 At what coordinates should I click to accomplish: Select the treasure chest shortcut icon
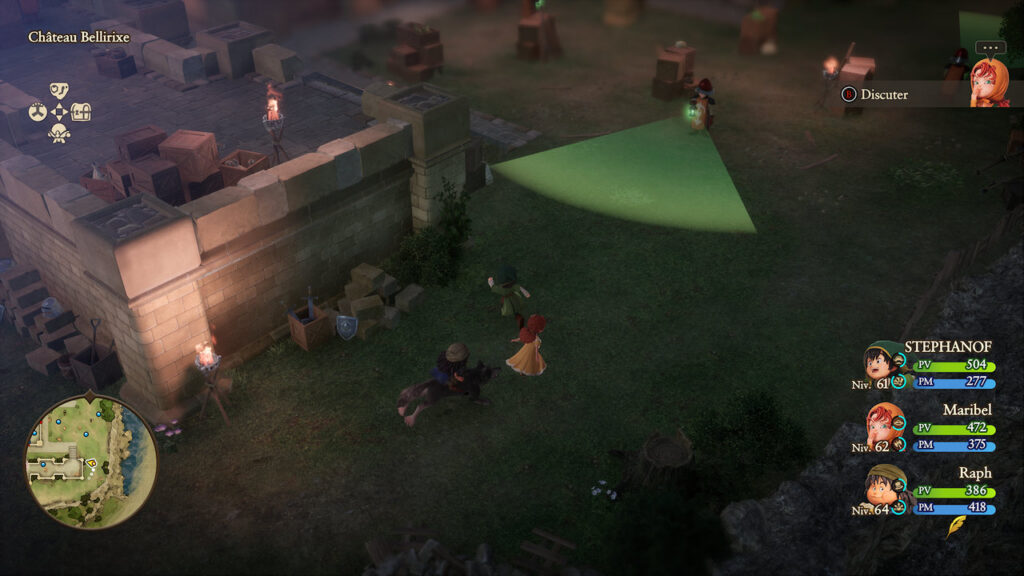click(x=81, y=112)
